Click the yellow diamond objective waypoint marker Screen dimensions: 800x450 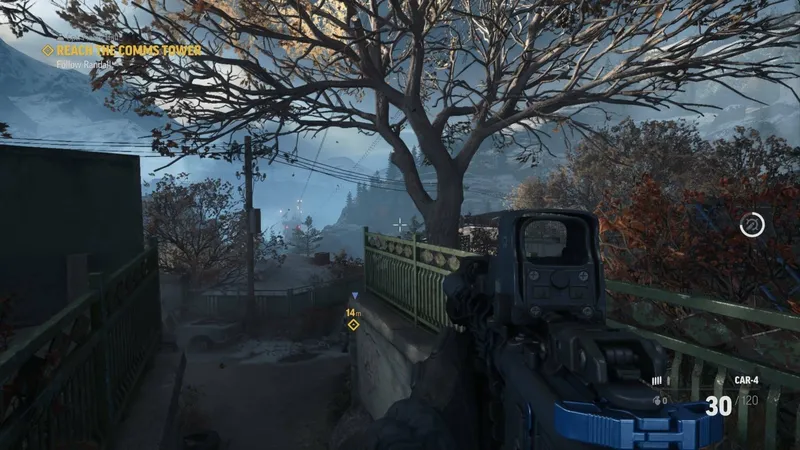tap(353, 324)
